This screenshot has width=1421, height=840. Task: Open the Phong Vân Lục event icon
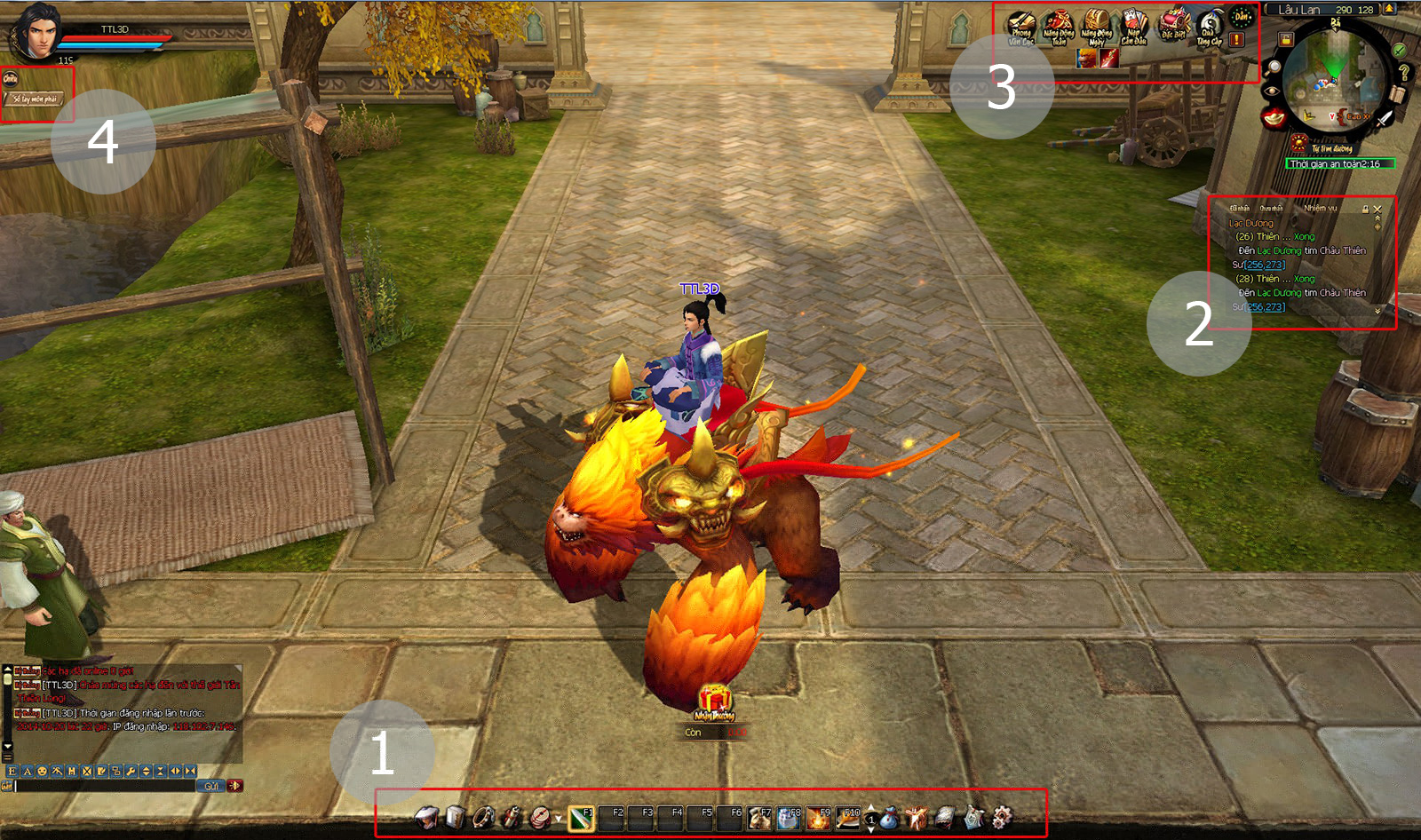click(x=1021, y=27)
